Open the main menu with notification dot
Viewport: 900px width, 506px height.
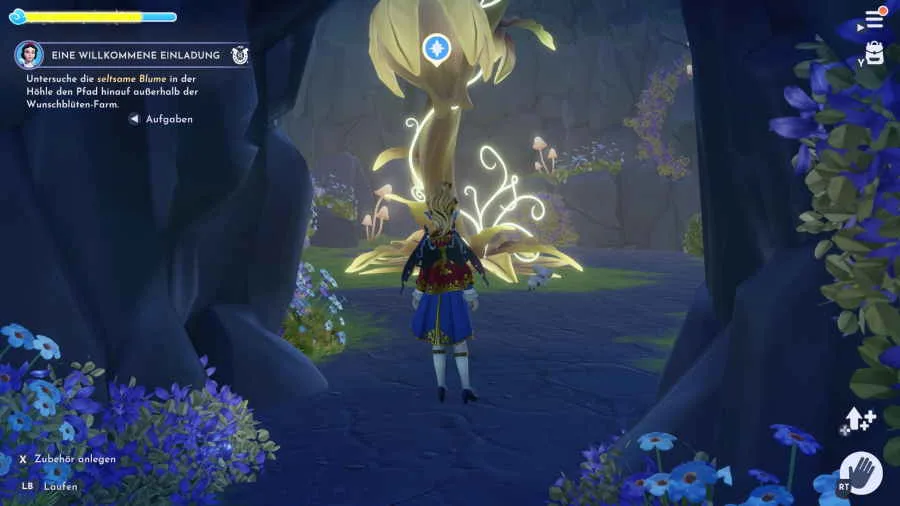click(x=875, y=19)
